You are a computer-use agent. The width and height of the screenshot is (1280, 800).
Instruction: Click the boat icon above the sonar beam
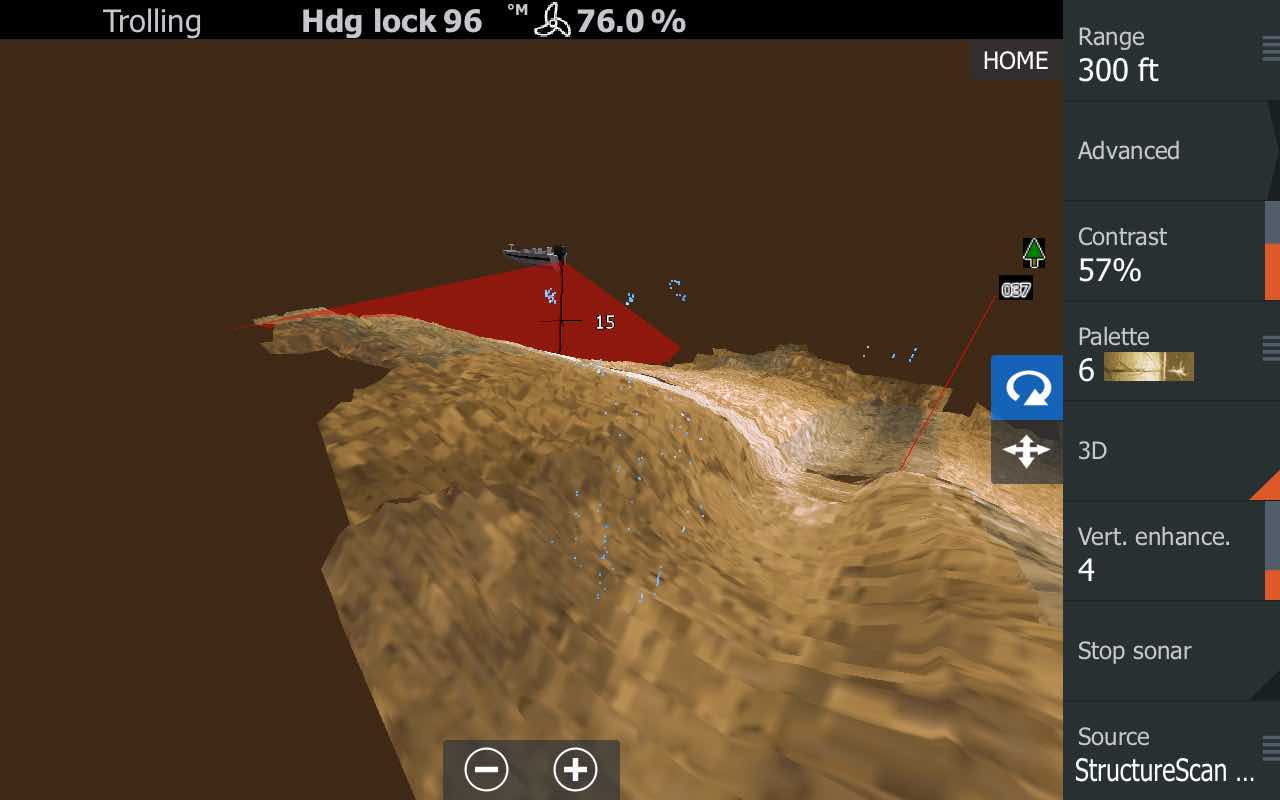(x=537, y=250)
